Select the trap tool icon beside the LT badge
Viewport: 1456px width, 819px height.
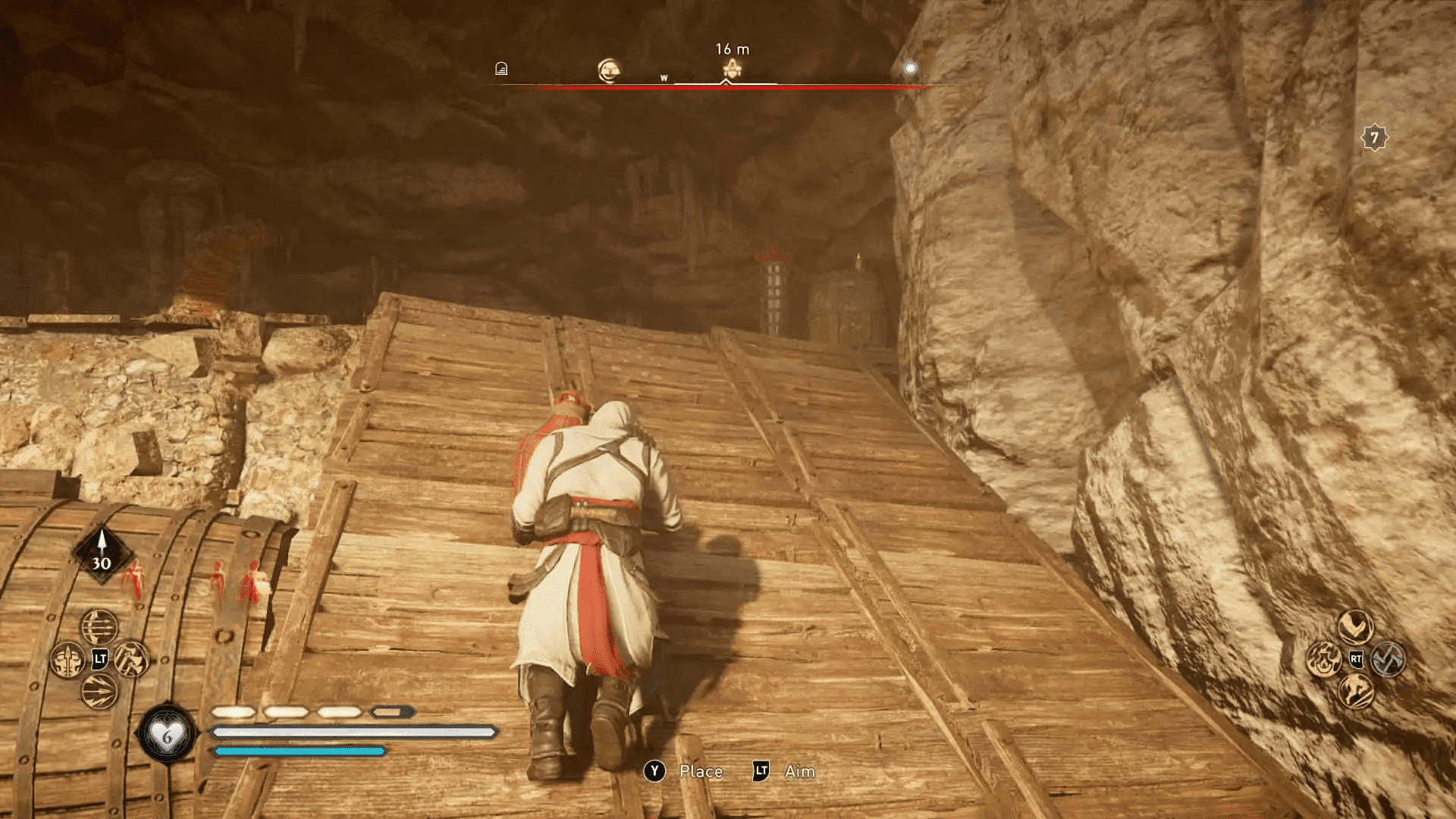tap(133, 659)
